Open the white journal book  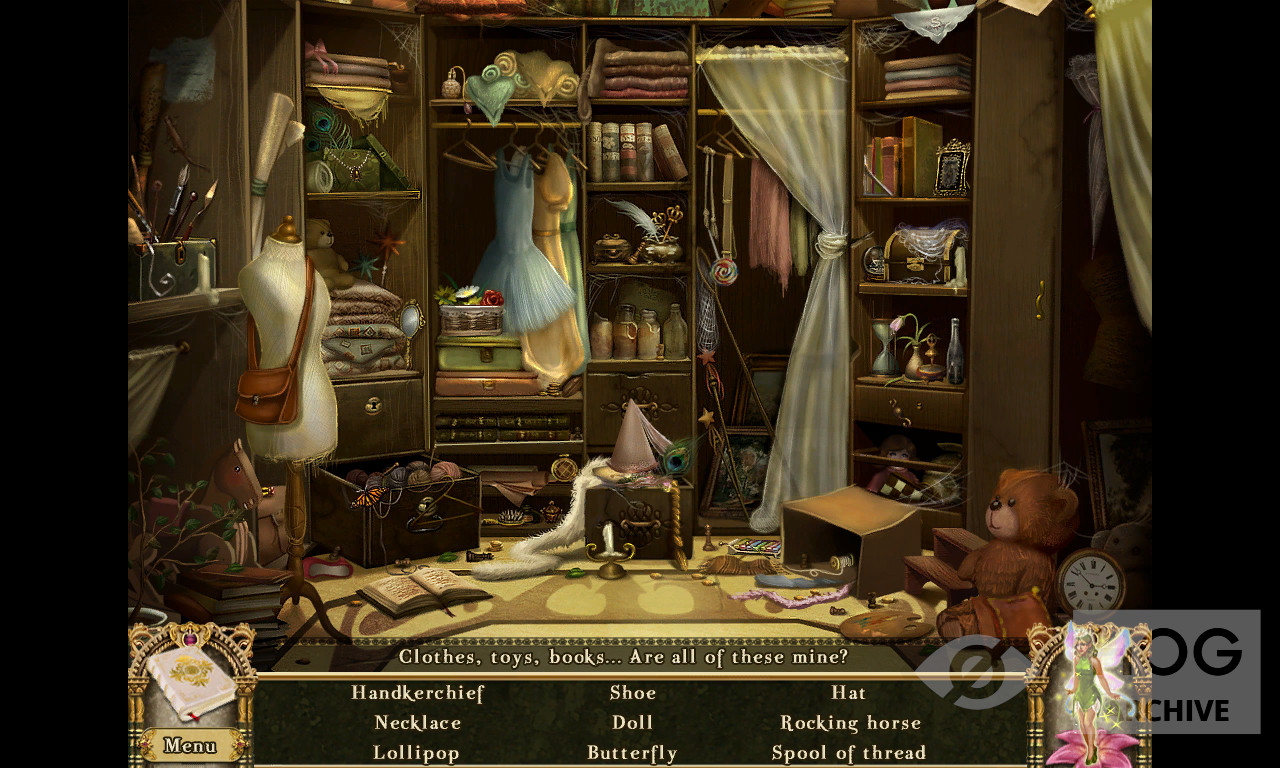point(192,682)
